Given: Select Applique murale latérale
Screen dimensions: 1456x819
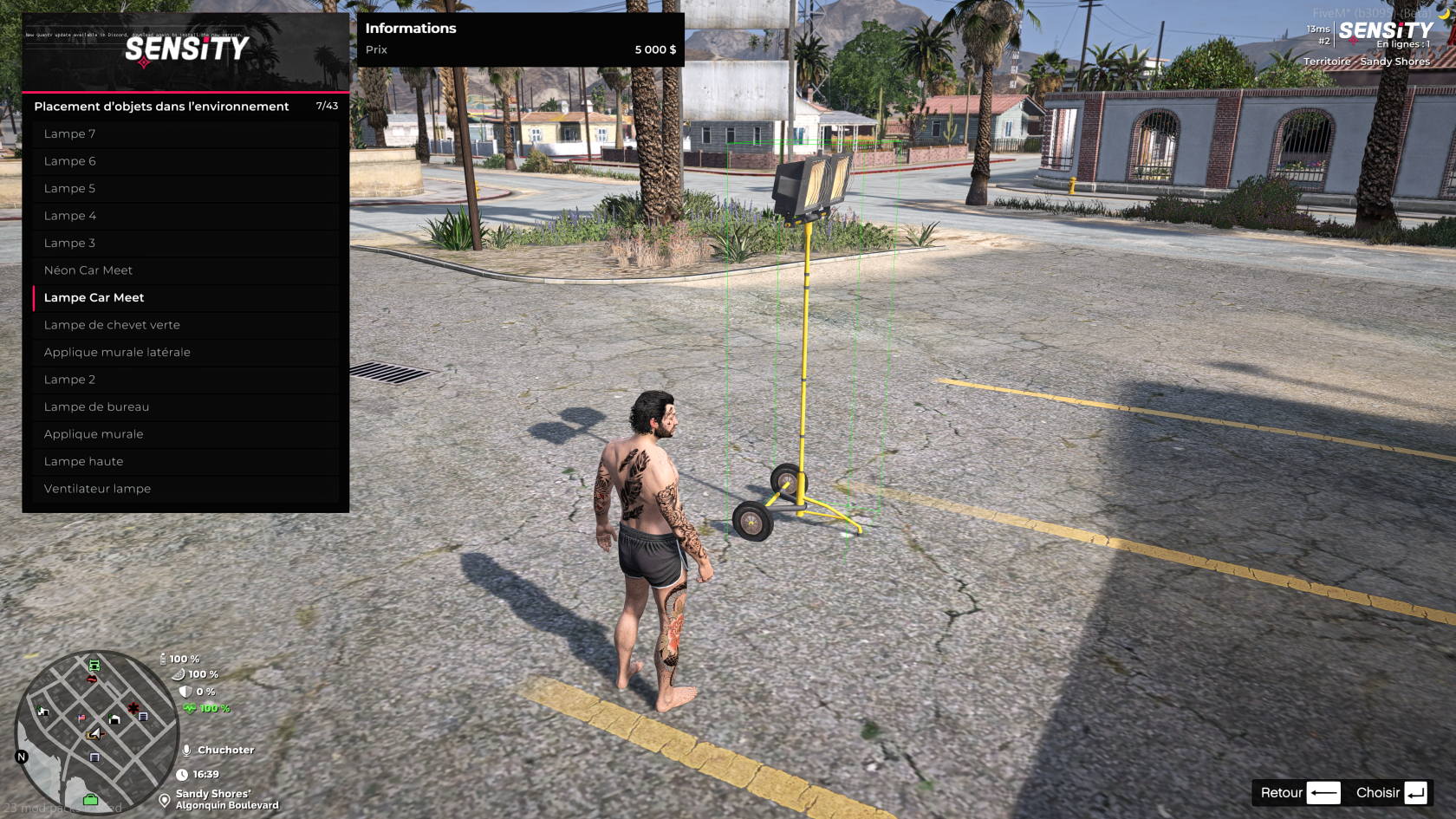Looking at the screenshot, I should [x=185, y=352].
